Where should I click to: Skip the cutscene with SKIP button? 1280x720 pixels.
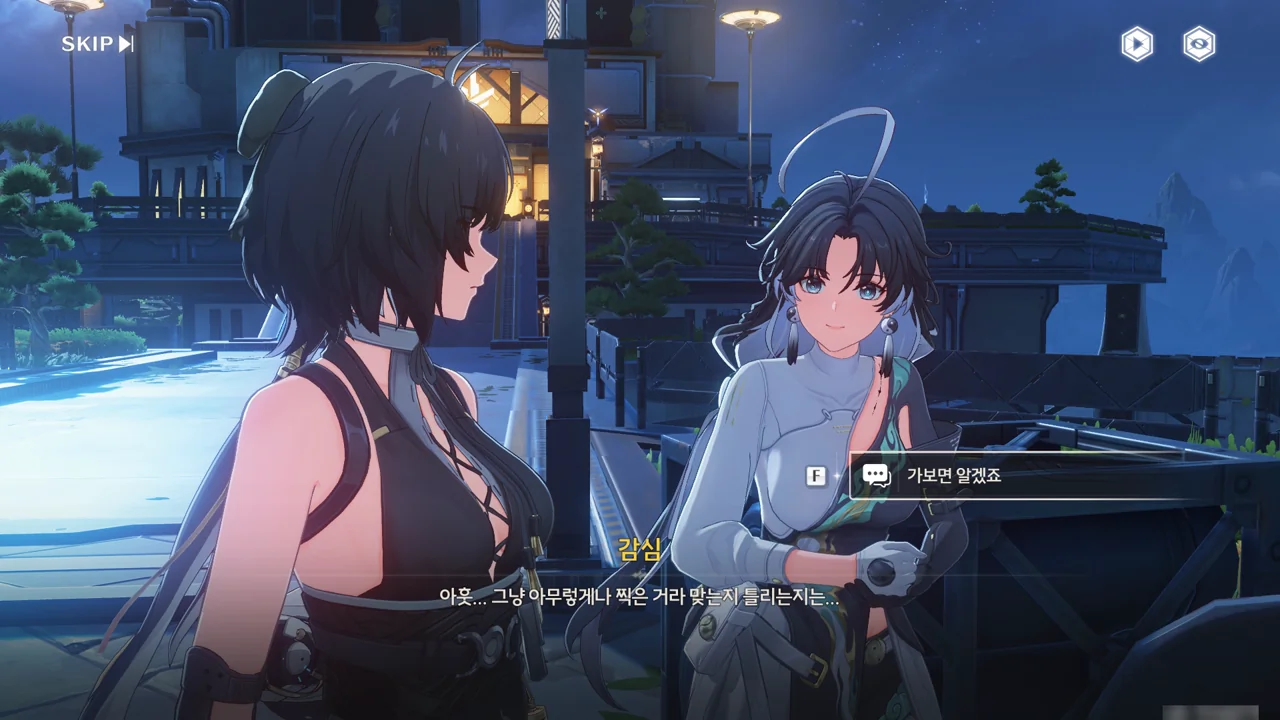click(x=97, y=44)
